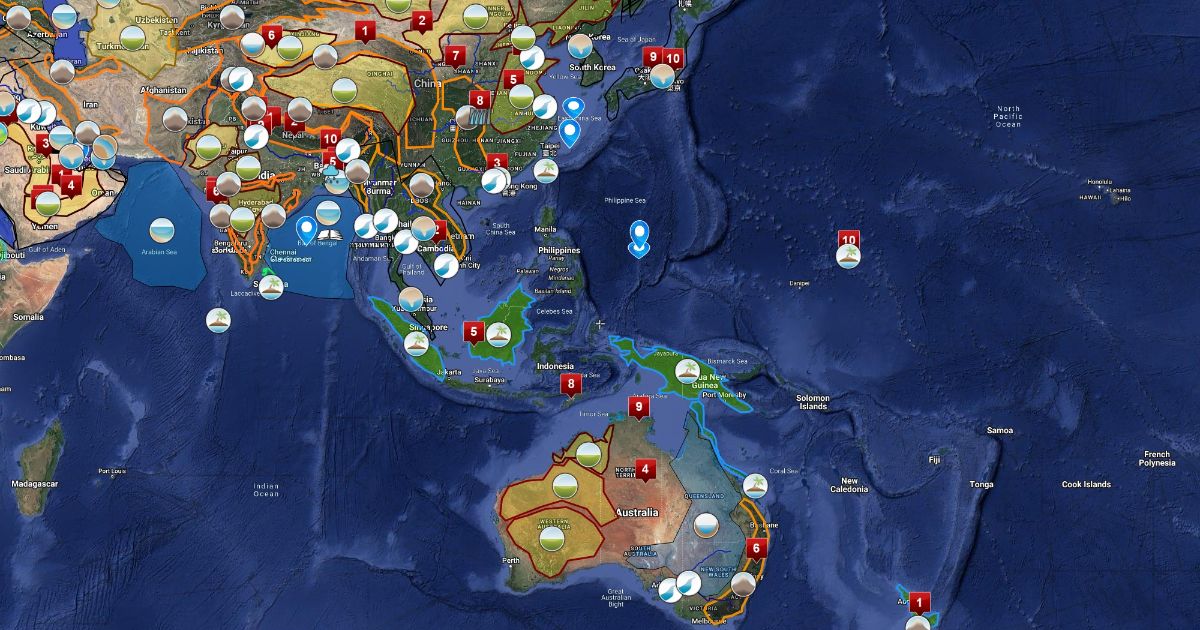This screenshot has height=630, width=1200.
Task: Click the palm island icon on Papua New Guinea
Action: [x=686, y=371]
